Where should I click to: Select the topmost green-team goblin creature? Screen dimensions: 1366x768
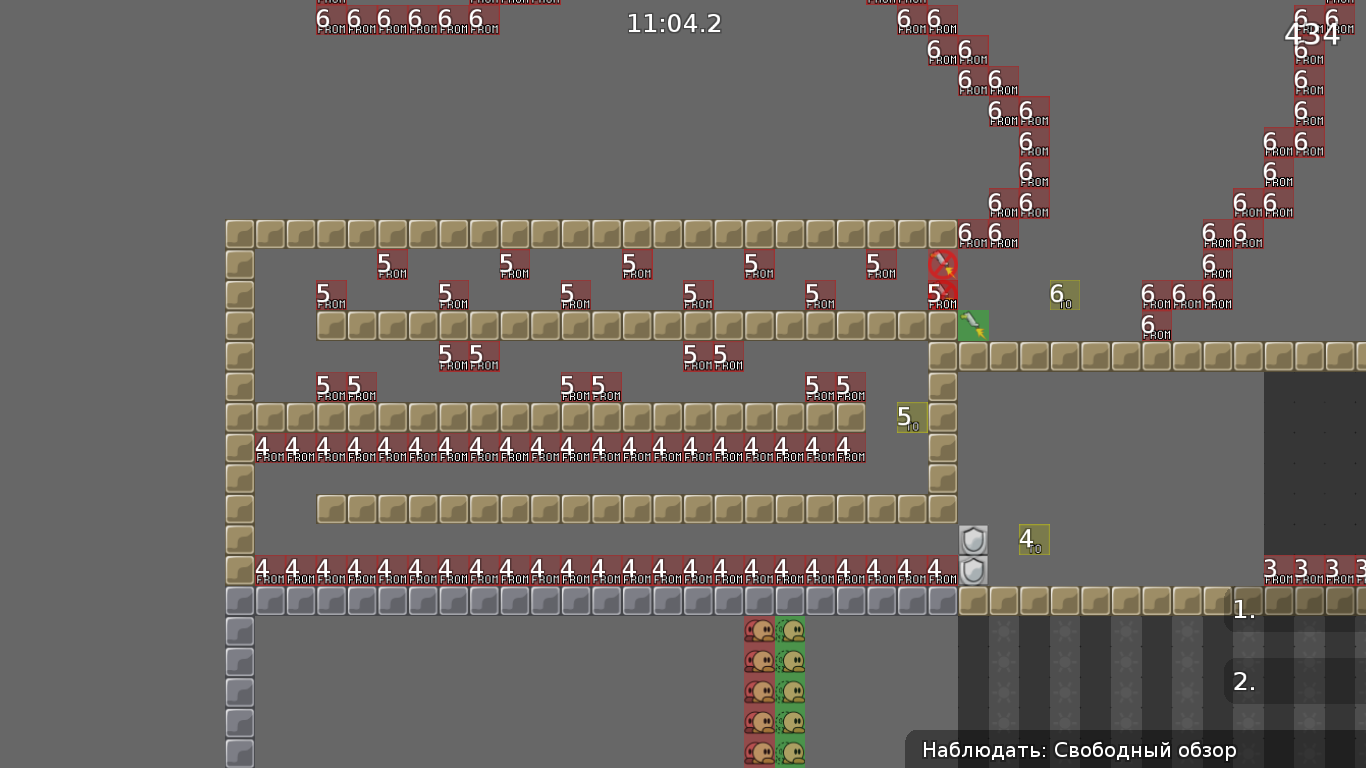pyautogui.click(x=789, y=629)
